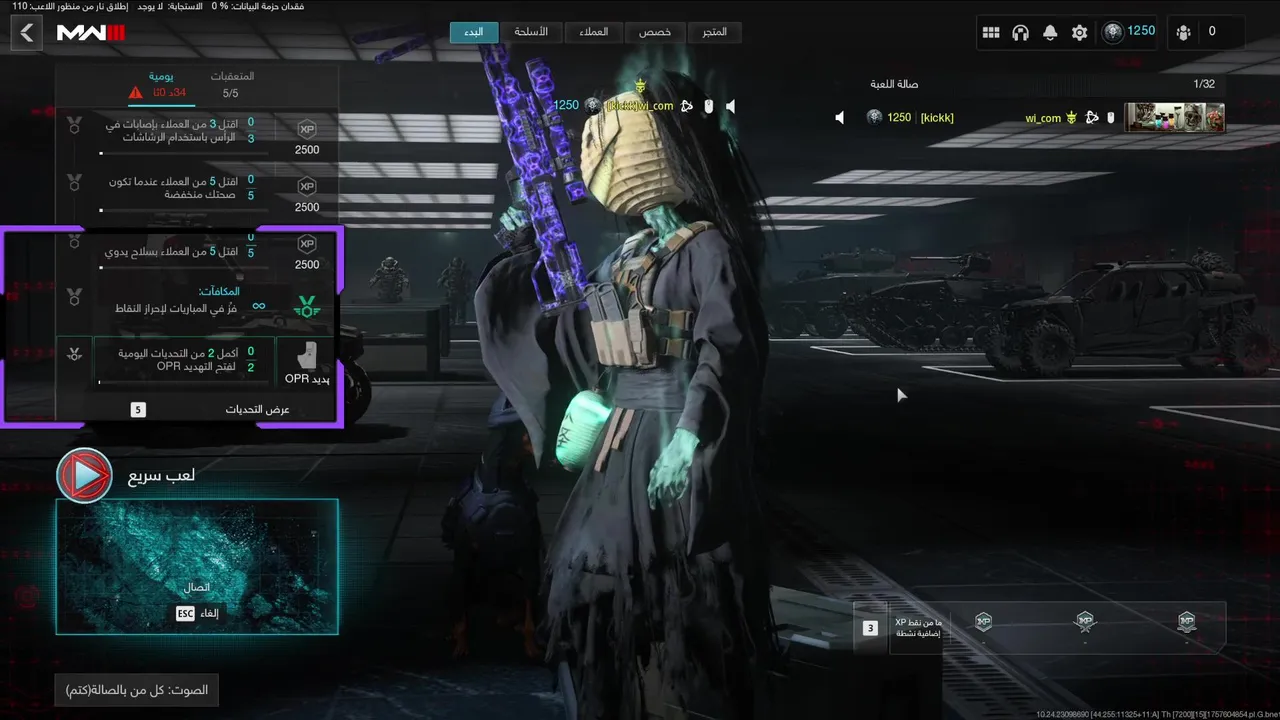Open the الأسلحة tab
This screenshot has width=1280, height=720.
(531, 32)
